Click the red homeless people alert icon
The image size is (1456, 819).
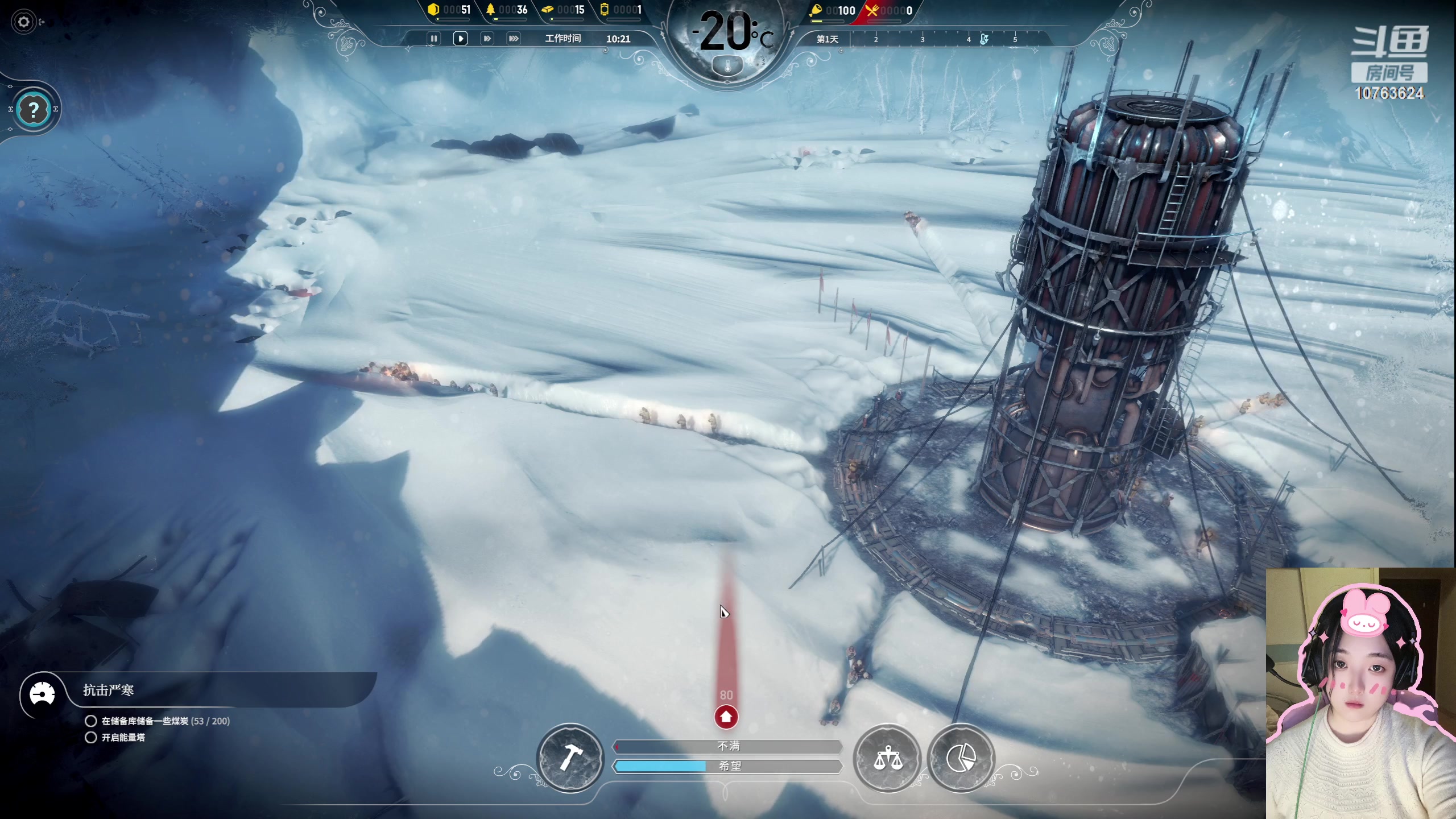(726, 717)
